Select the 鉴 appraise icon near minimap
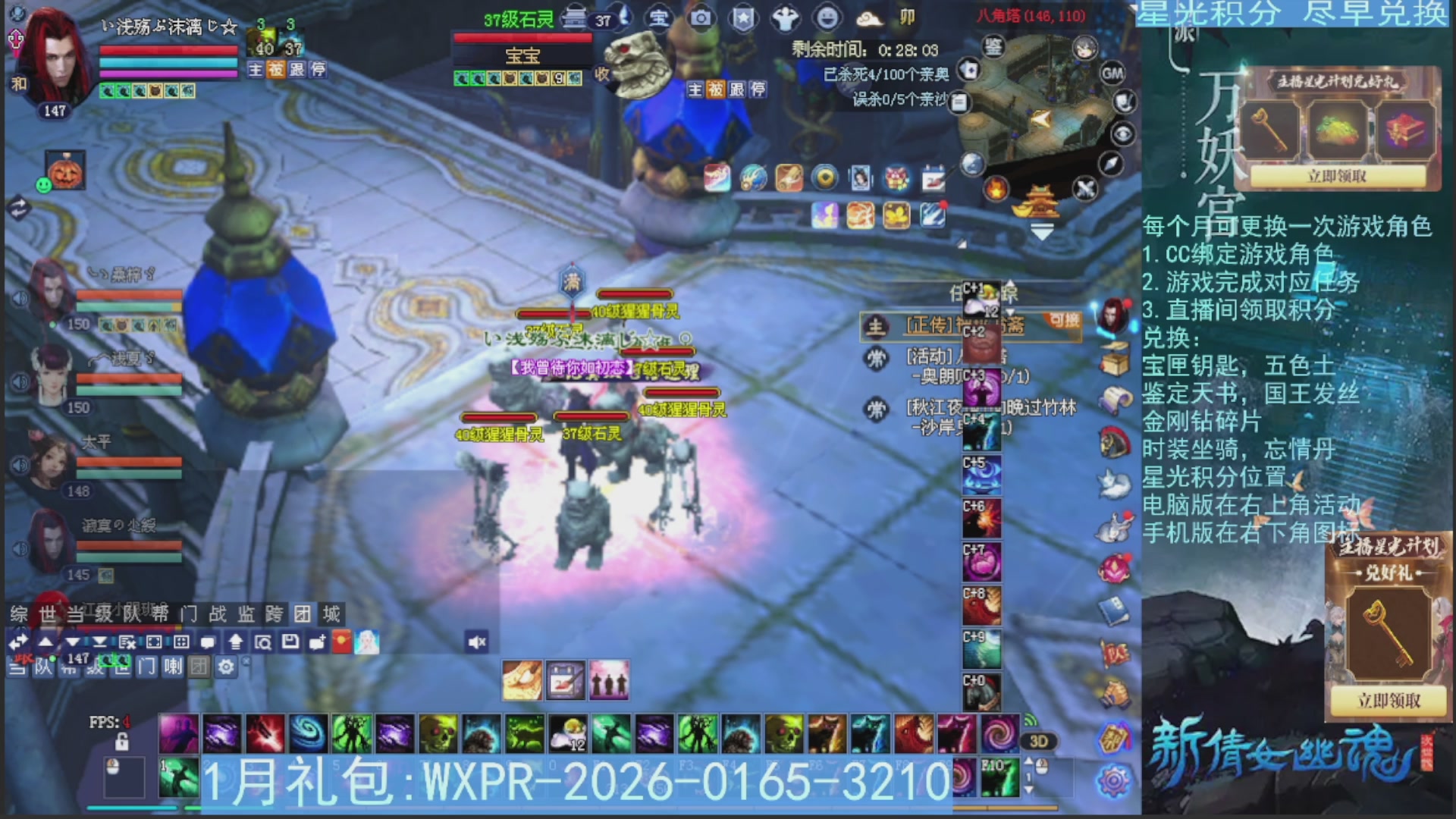This screenshot has width=1456, height=819. [x=993, y=47]
